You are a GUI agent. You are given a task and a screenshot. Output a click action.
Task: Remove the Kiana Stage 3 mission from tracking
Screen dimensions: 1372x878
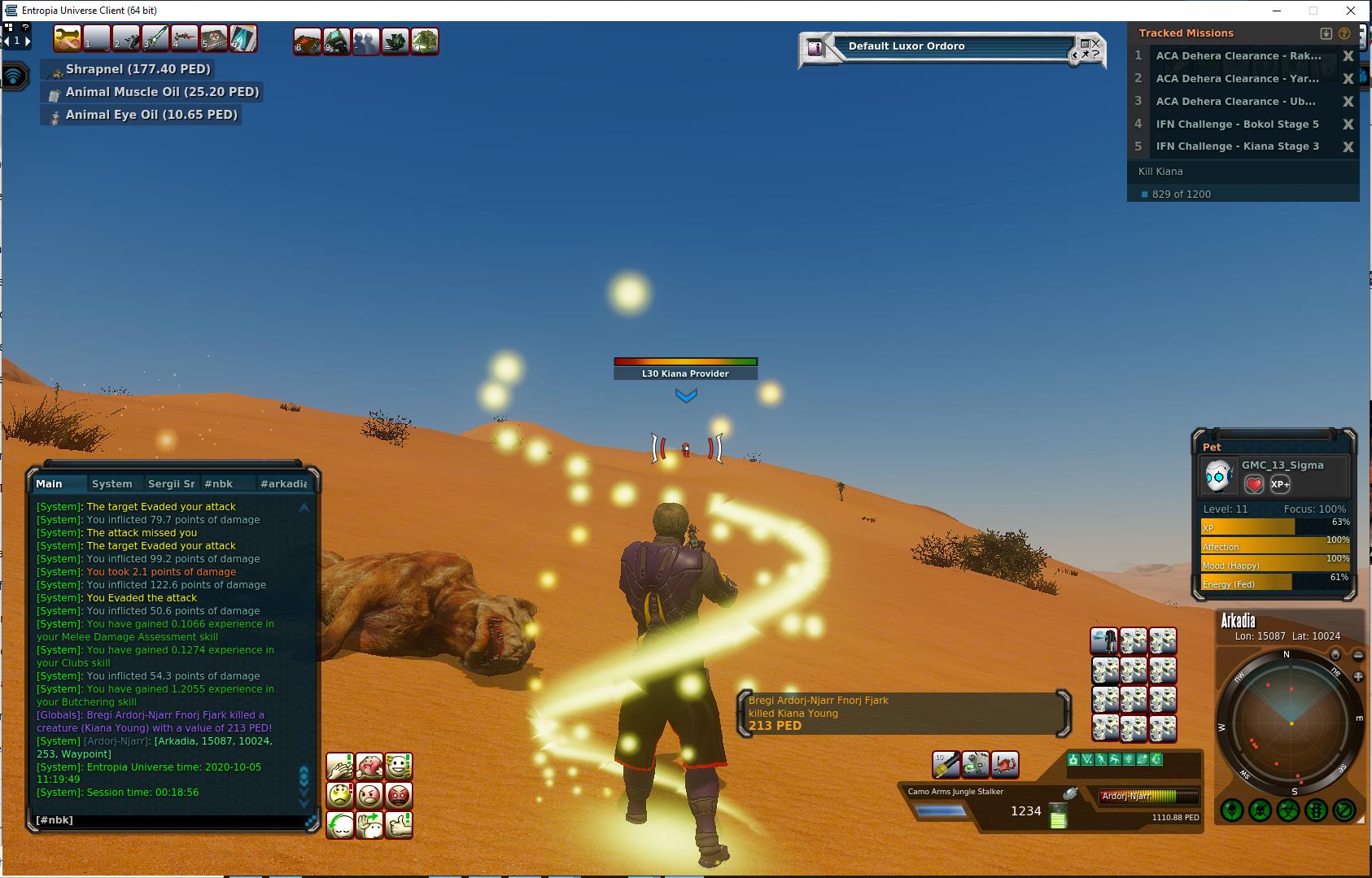1348,146
